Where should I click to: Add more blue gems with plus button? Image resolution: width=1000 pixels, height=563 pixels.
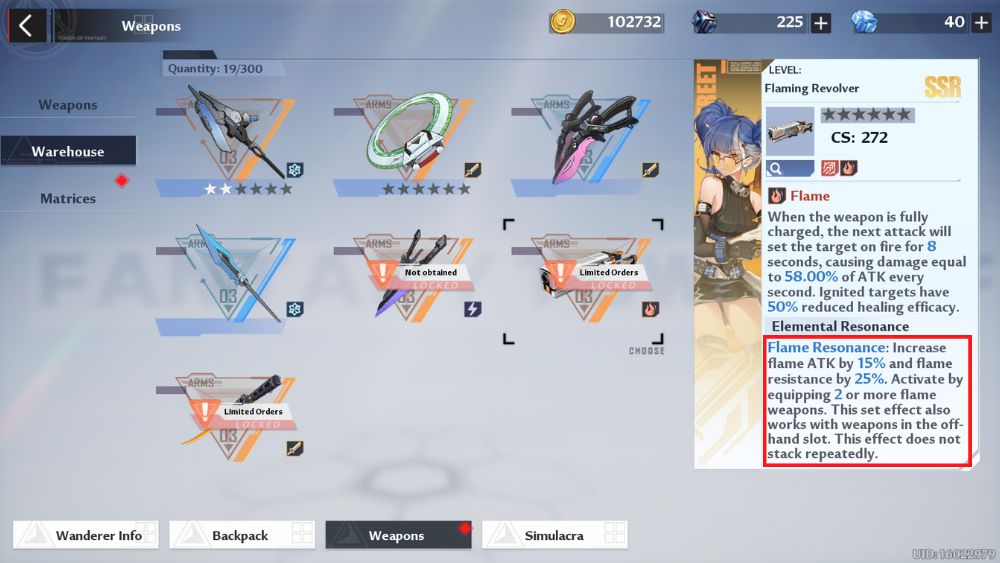coord(981,23)
